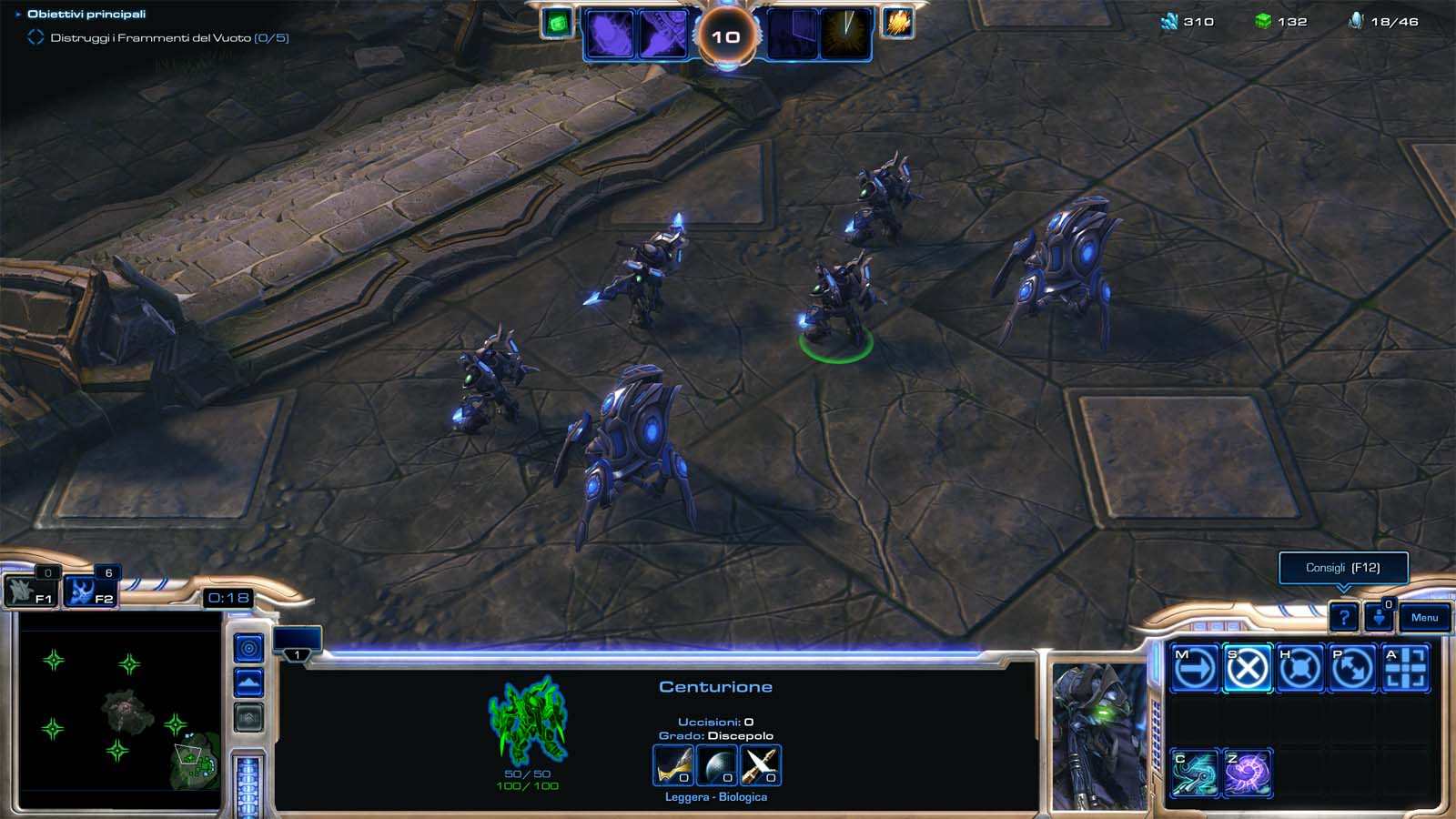Click on the minimap

[118, 701]
